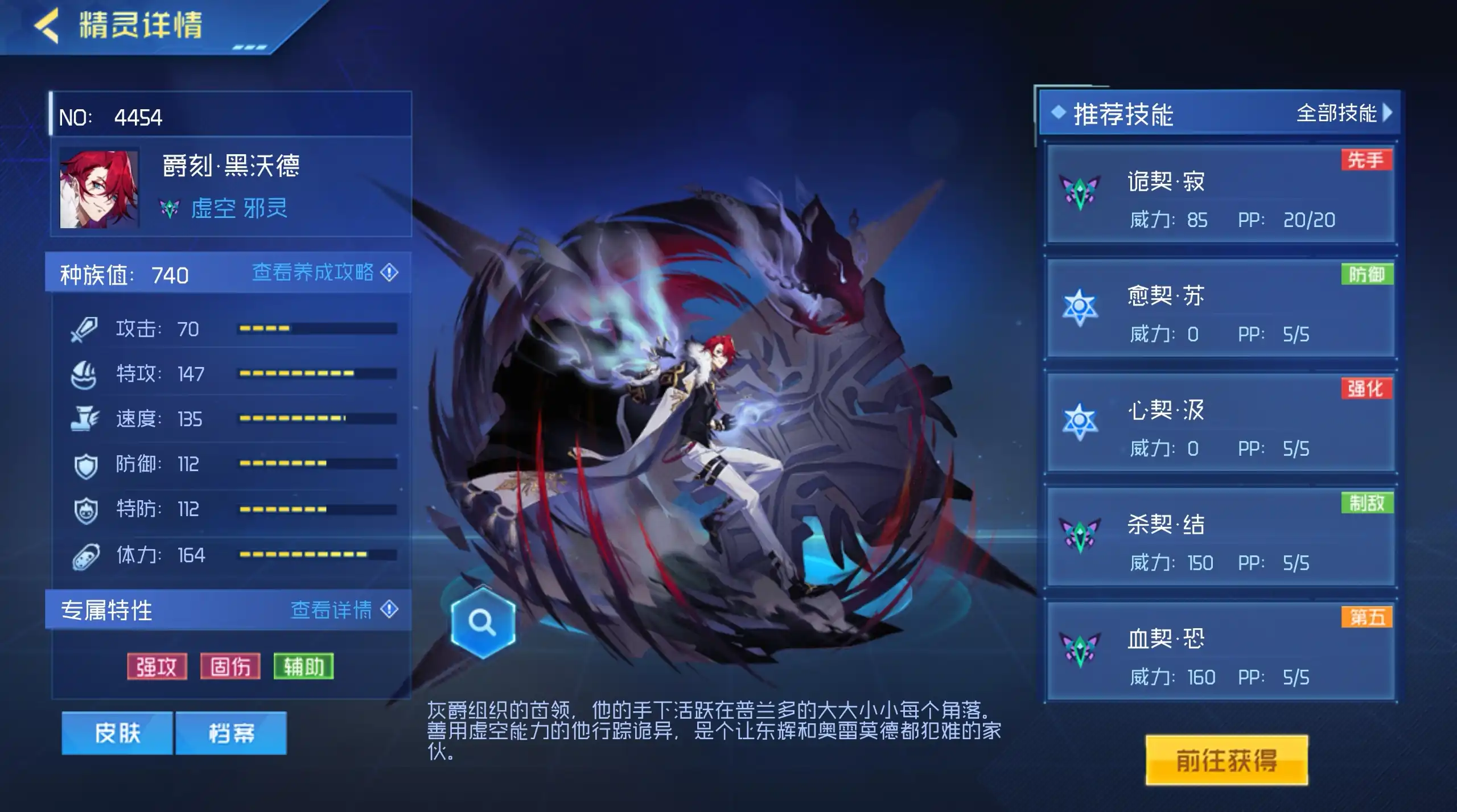
Task: Select the 愈契·苏 skill entry
Action: click(1220, 308)
